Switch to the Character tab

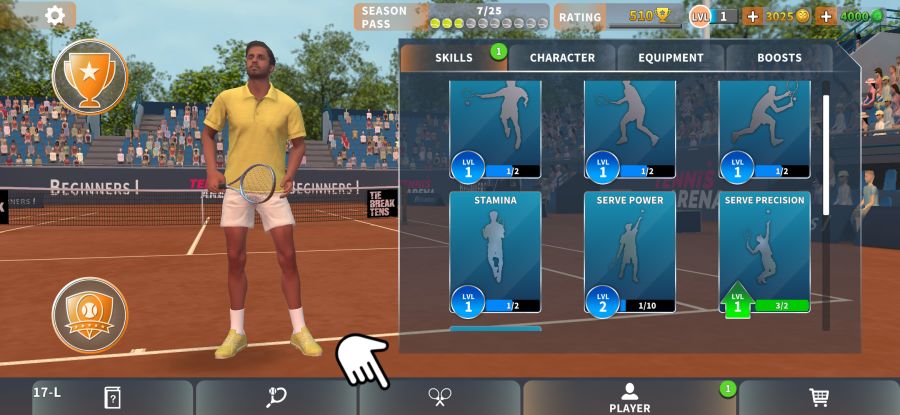click(x=562, y=58)
